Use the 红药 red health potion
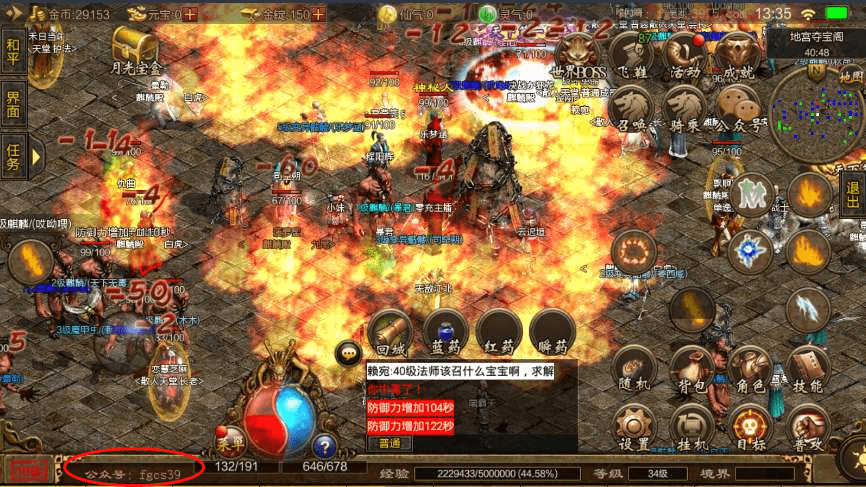 (498, 332)
